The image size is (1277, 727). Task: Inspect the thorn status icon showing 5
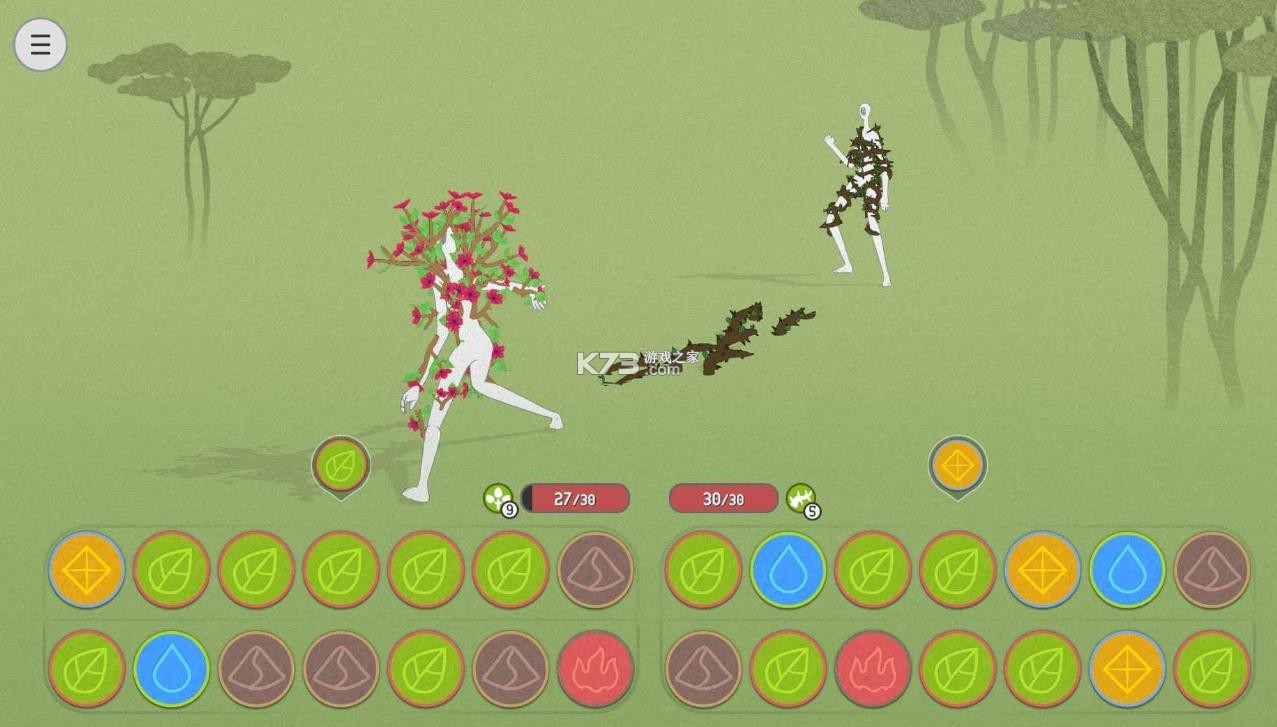pos(801,498)
